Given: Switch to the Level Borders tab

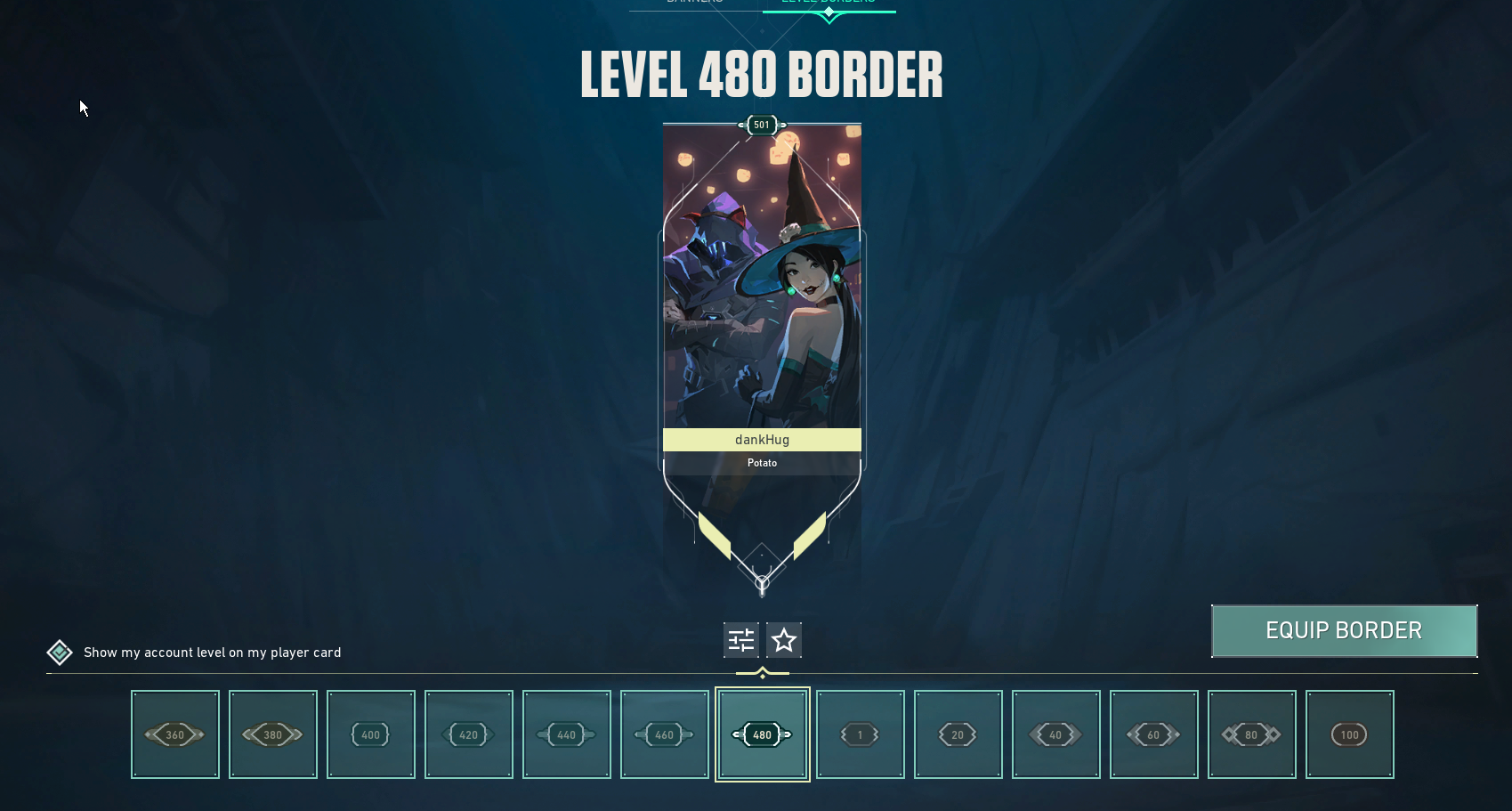Looking at the screenshot, I should (828, 2).
